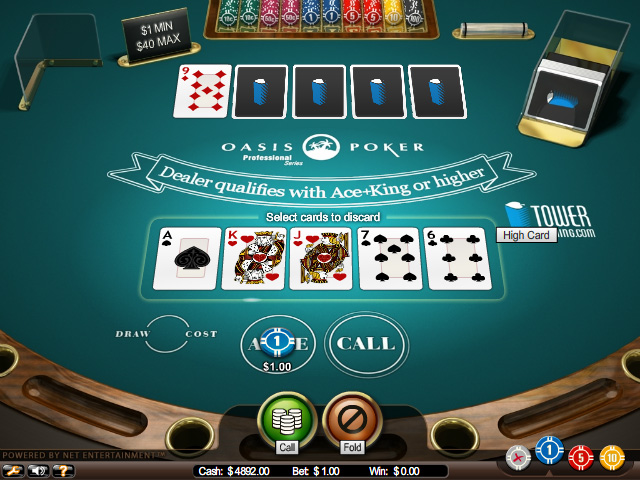The width and height of the screenshot is (640, 480).
Task: Clear bets with the grey X chip
Action: [518, 457]
